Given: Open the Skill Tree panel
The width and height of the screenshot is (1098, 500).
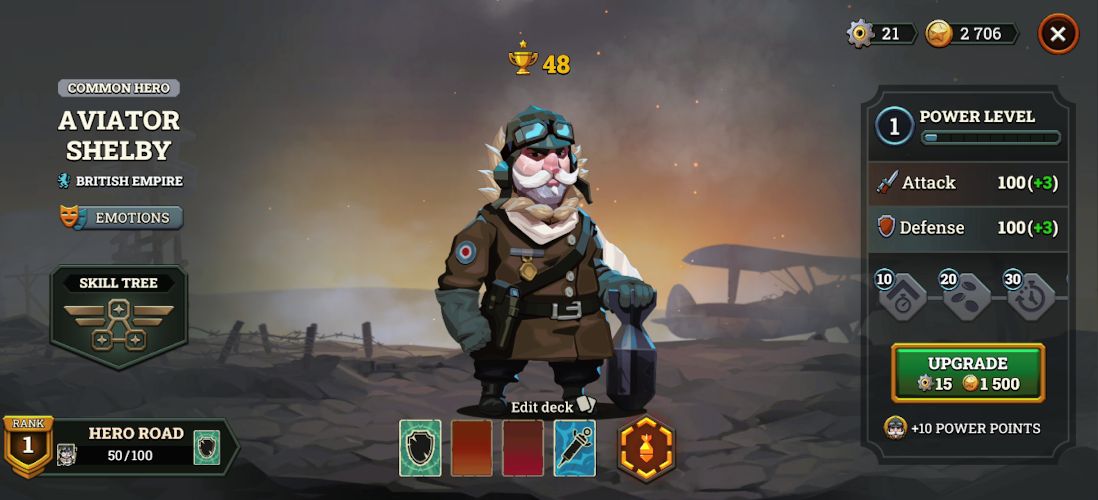Looking at the screenshot, I should coord(119,317).
